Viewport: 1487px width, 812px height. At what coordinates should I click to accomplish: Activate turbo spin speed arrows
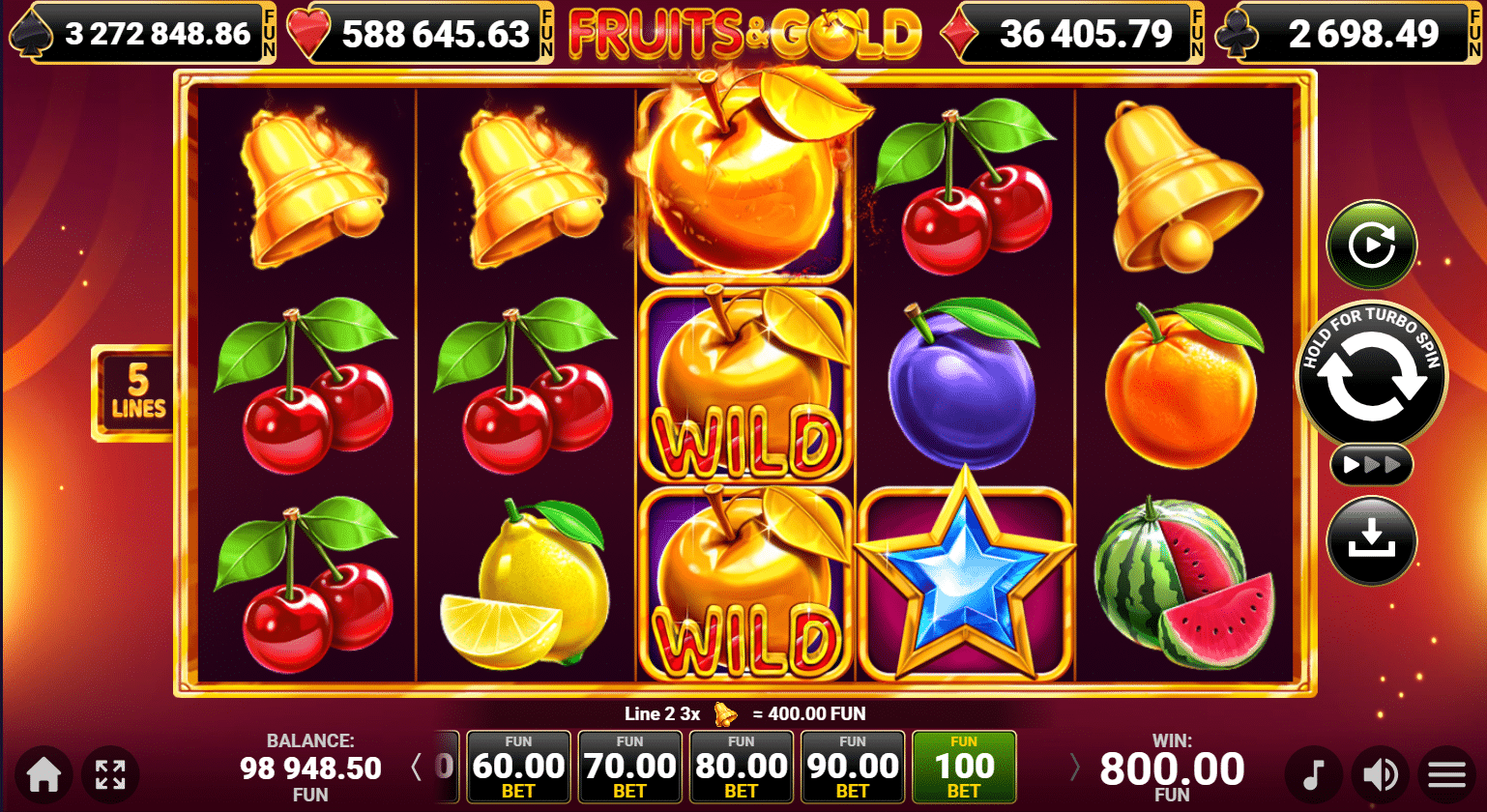click(1371, 463)
